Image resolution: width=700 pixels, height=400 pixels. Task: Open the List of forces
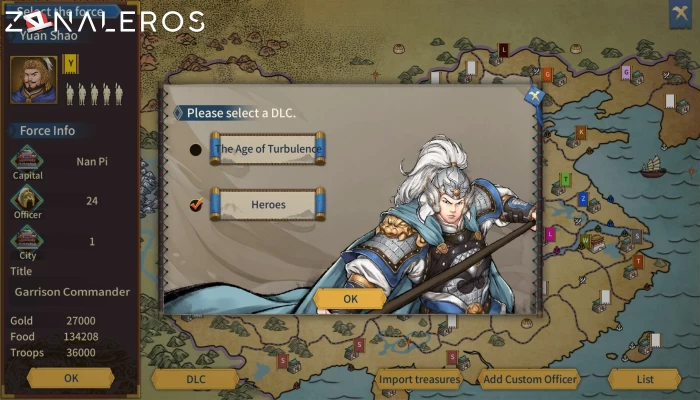coord(645,379)
